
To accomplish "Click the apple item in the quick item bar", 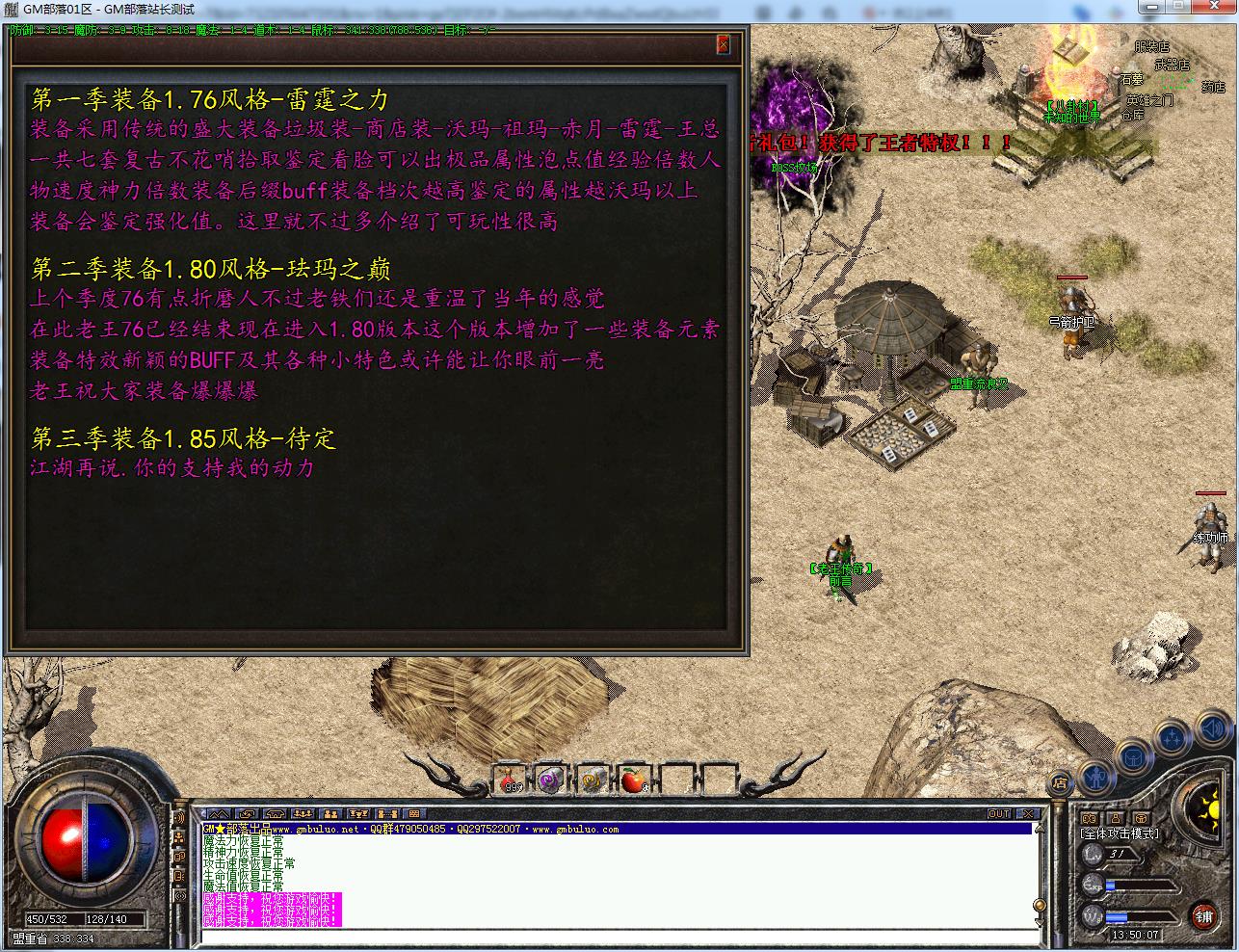I will click(x=633, y=780).
